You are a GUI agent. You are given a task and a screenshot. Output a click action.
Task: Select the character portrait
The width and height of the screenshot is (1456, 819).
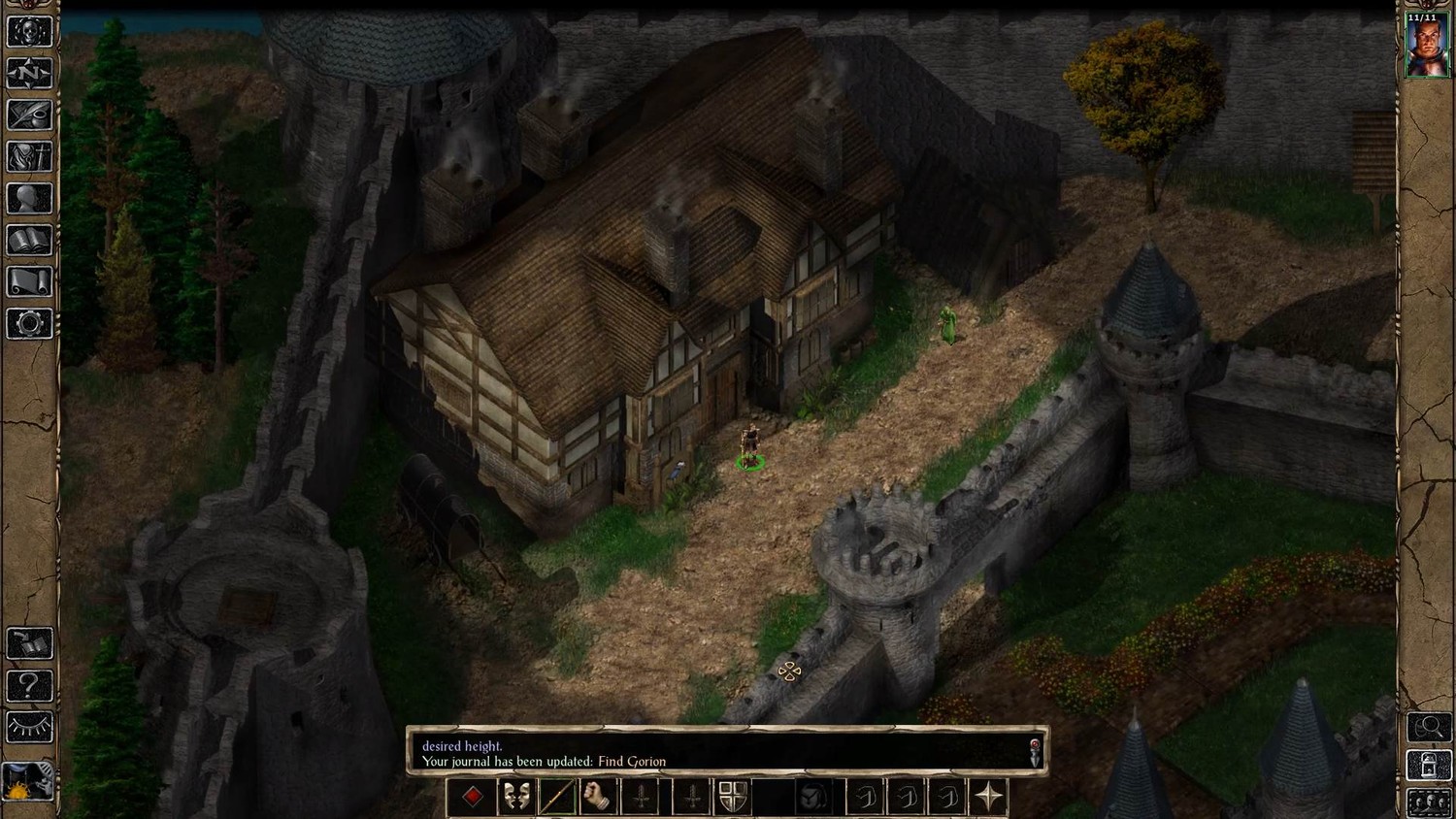tap(1427, 45)
